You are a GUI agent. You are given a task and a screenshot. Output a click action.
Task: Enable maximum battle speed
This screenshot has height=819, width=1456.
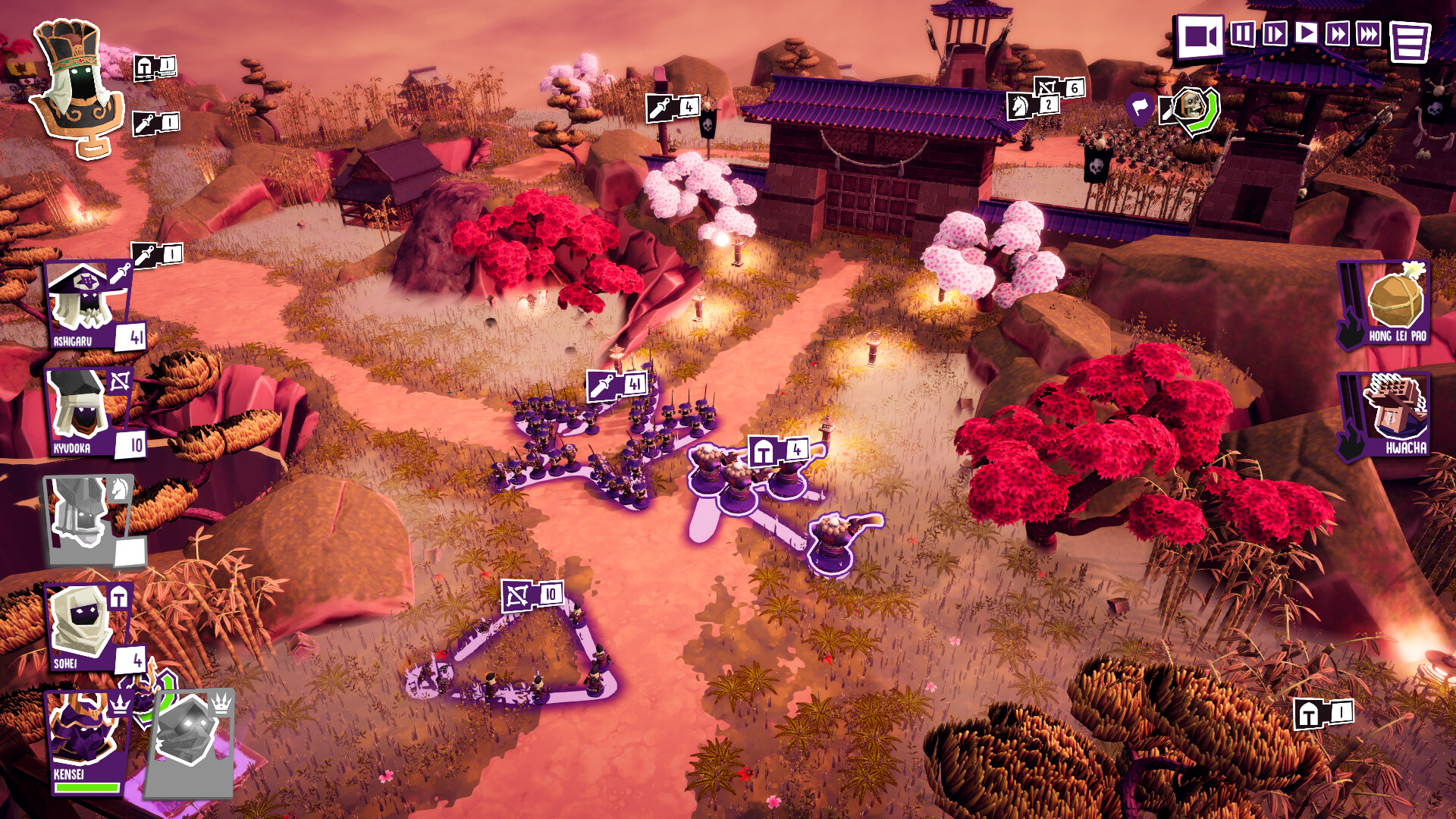pos(1370,34)
